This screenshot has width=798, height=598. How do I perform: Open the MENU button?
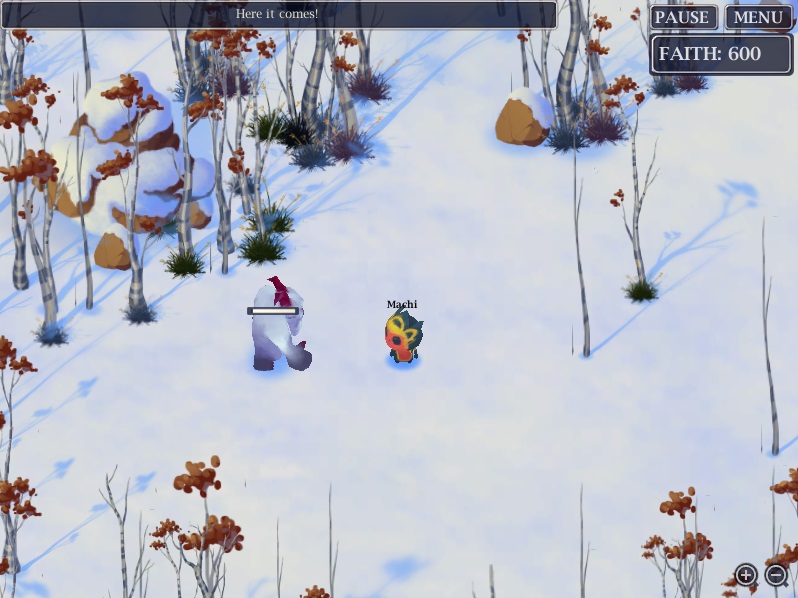tap(758, 18)
